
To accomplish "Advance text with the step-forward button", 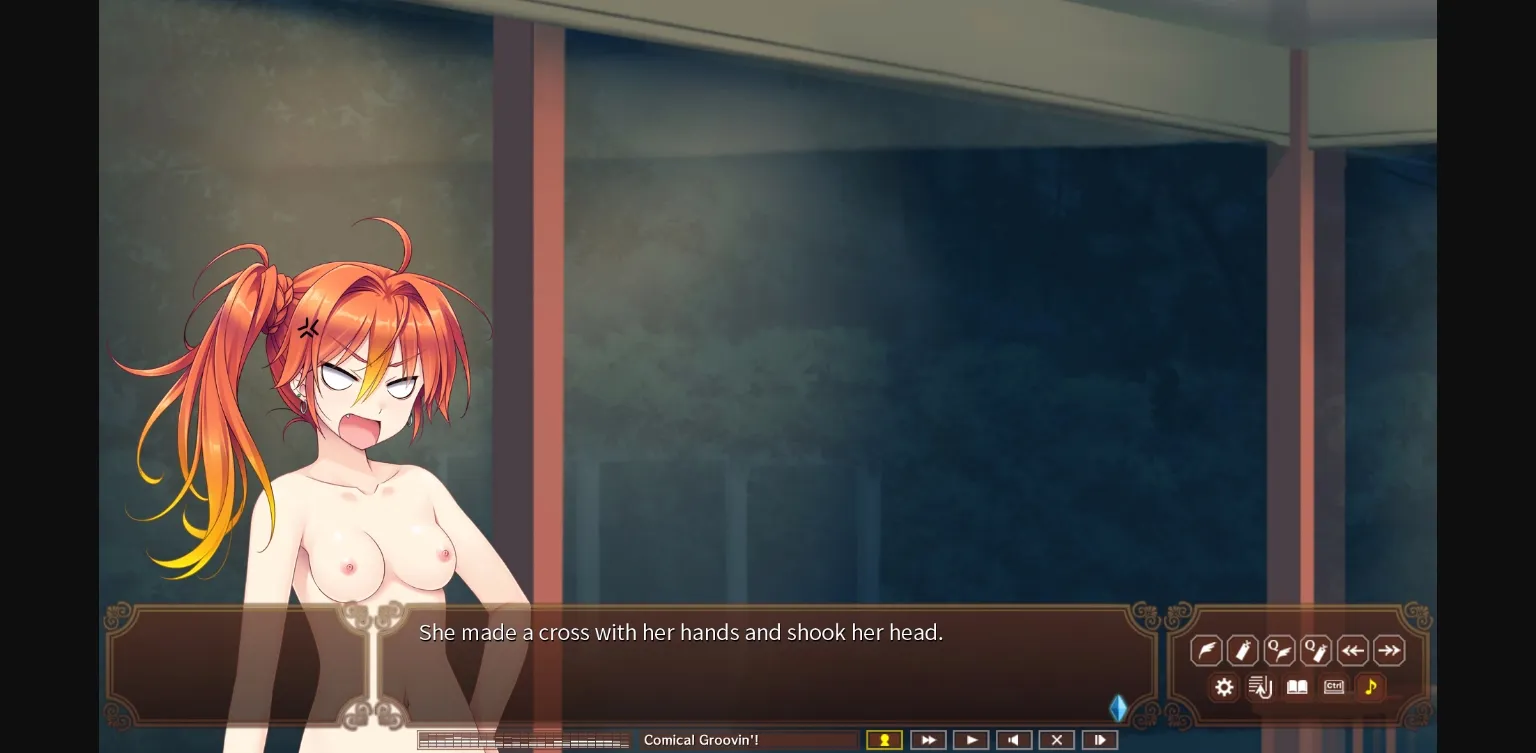I will click(x=1100, y=739).
